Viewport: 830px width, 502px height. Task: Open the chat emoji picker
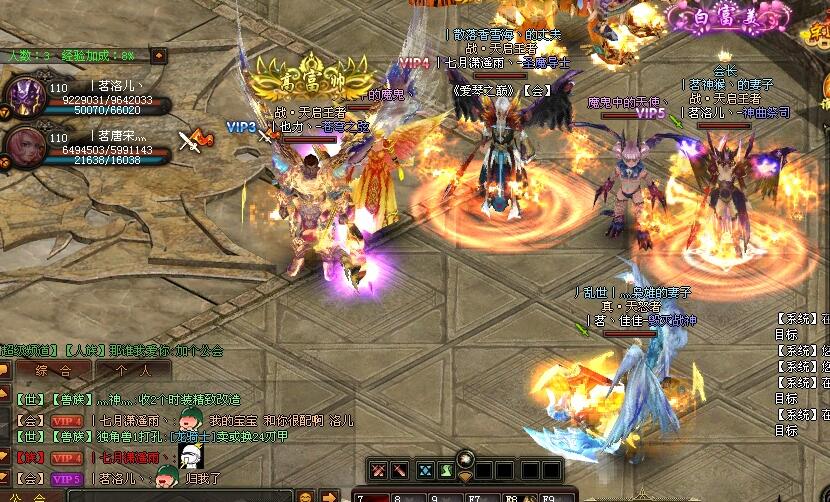click(x=305, y=496)
